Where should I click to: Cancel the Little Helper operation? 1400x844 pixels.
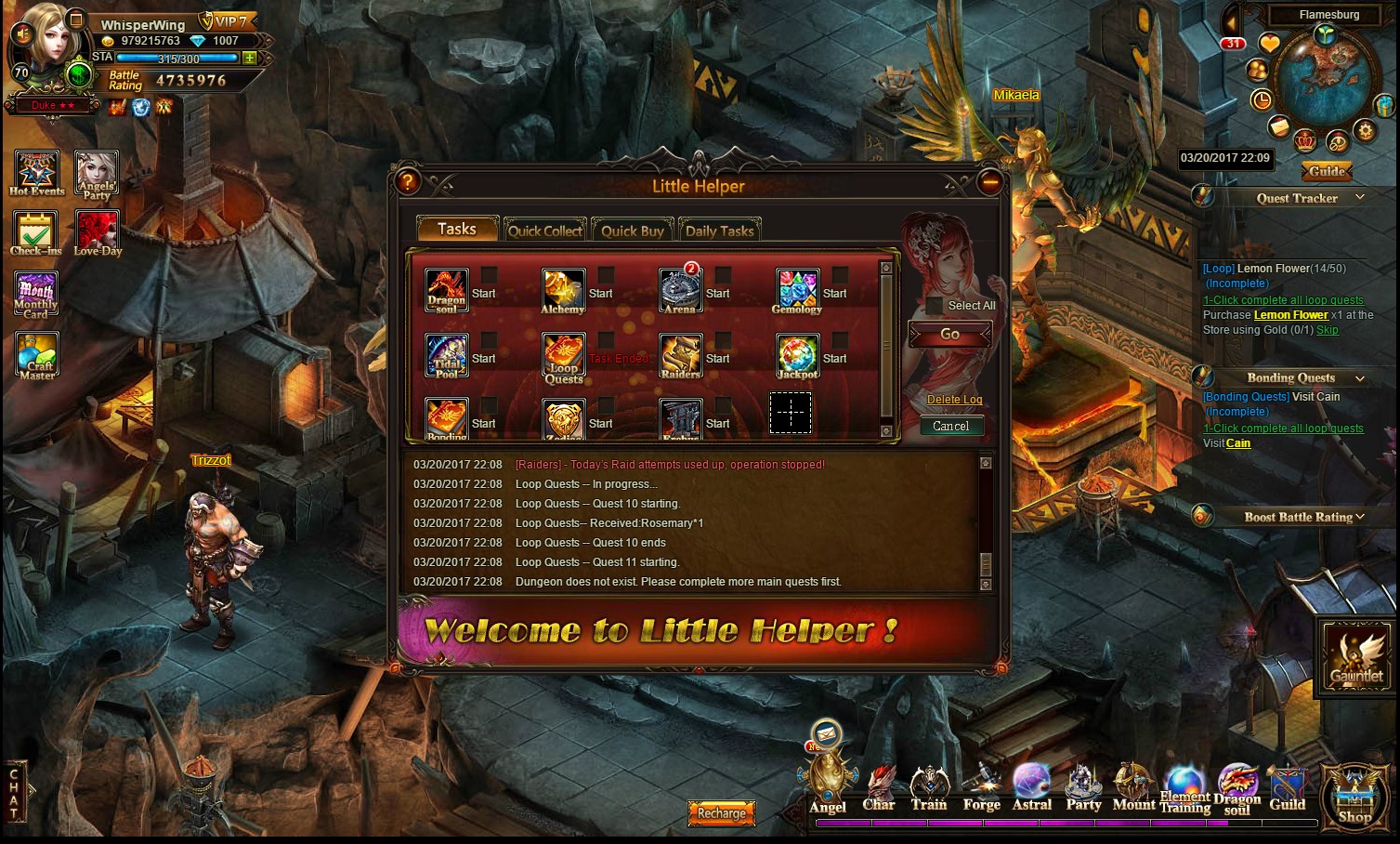tap(950, 426)
